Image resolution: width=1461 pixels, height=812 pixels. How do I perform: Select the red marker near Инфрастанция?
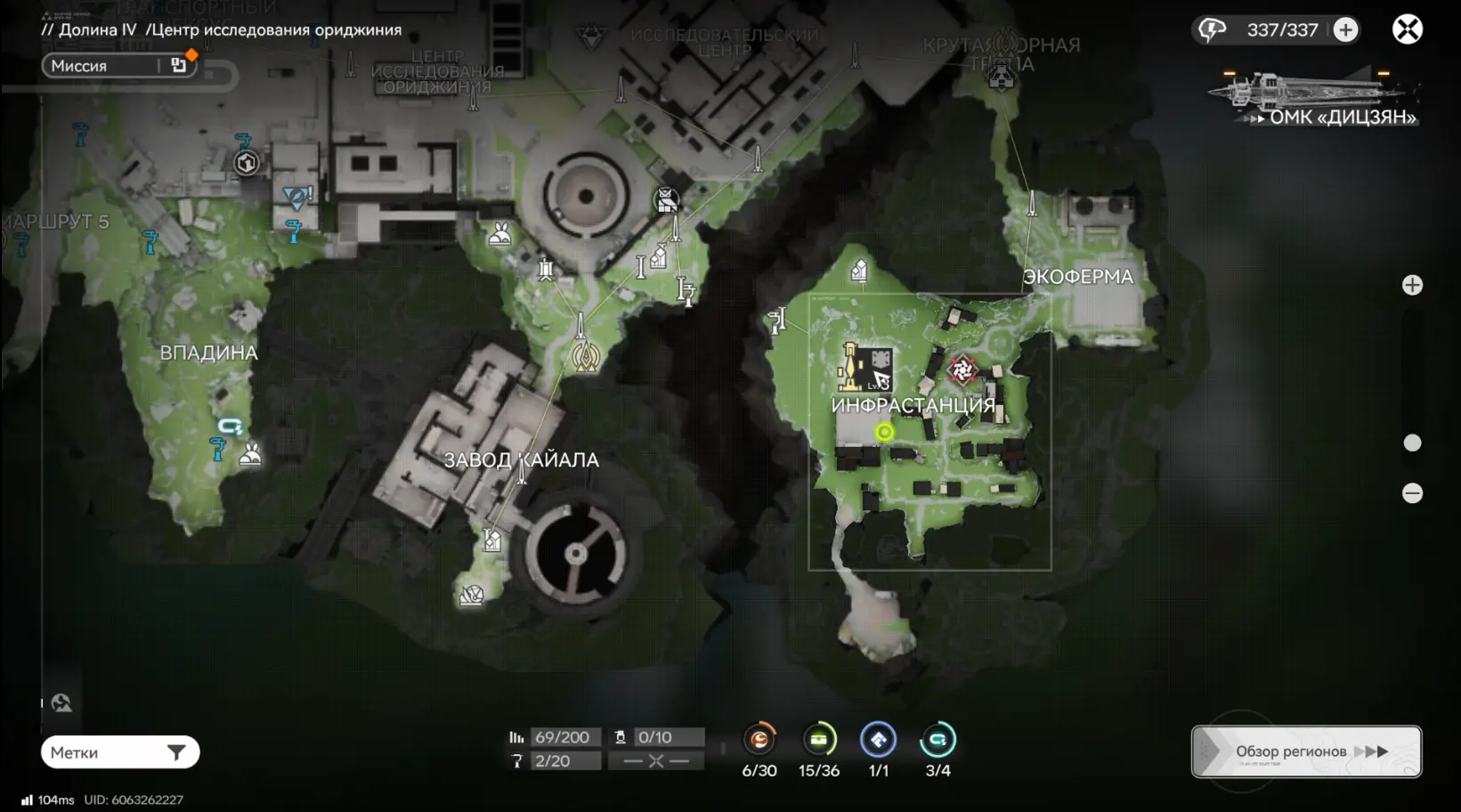coord(962,369)
